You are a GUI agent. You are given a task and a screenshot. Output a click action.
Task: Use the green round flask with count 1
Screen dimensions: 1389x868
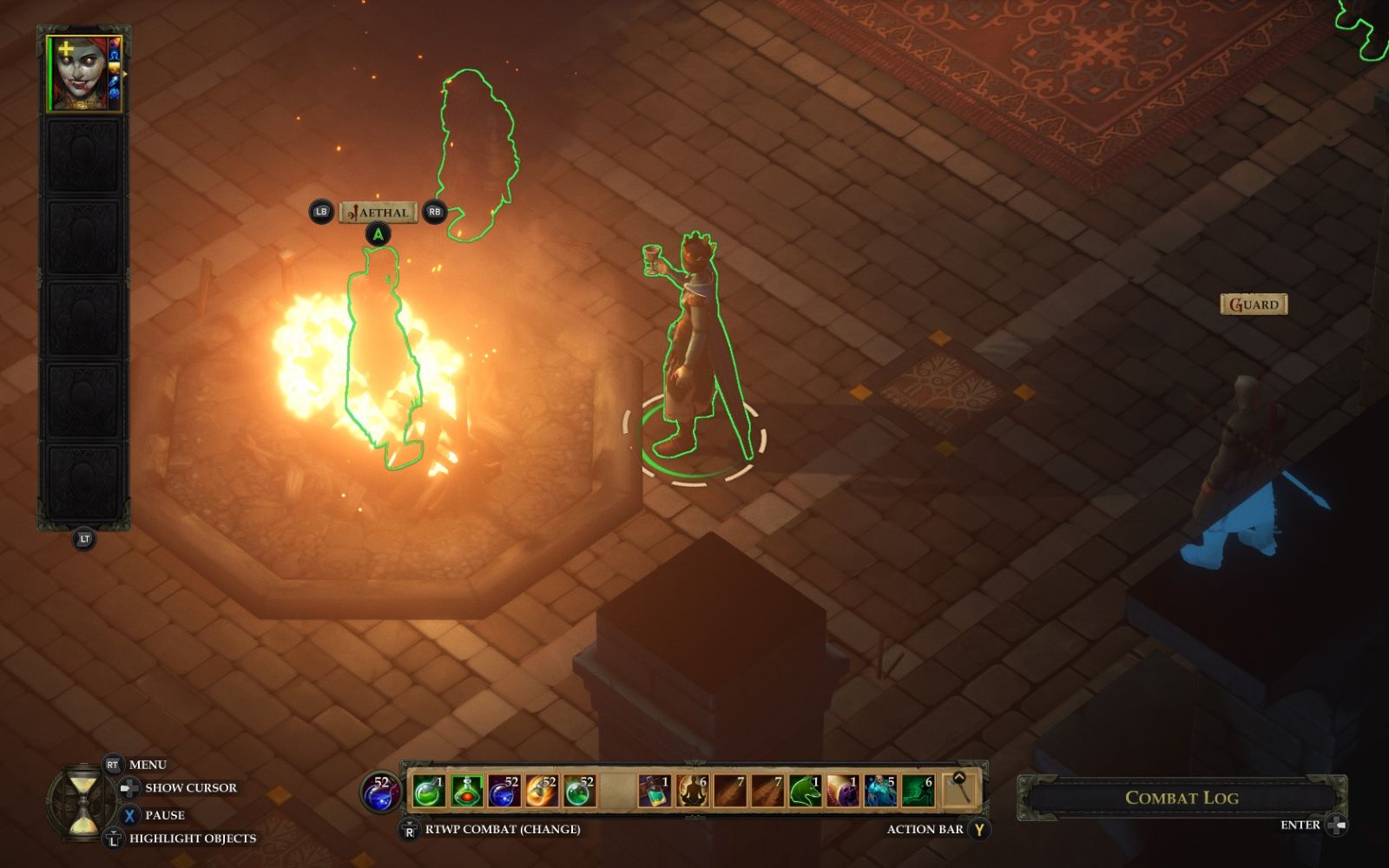428,791
